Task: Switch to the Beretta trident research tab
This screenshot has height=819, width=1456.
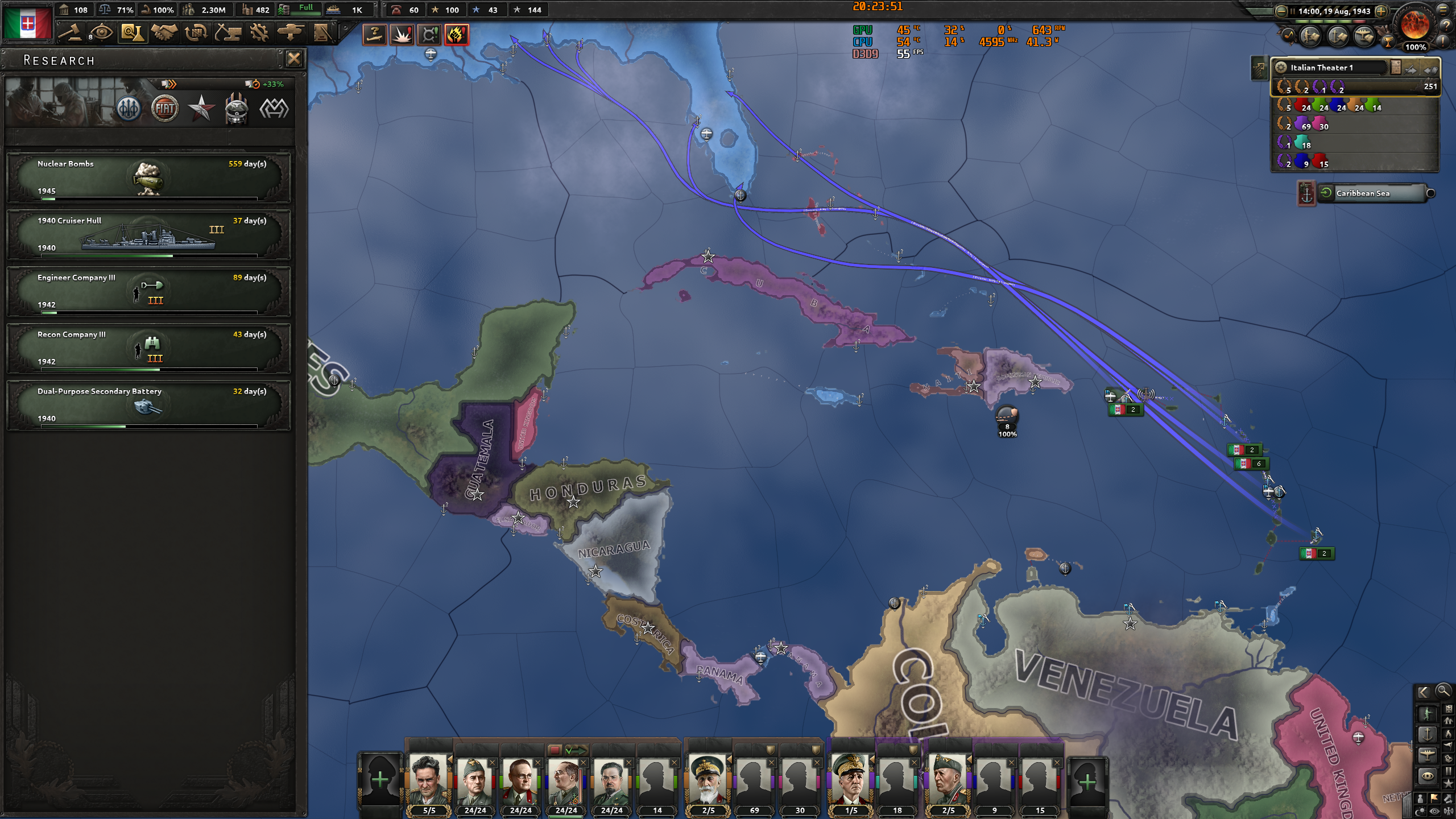Action: (130, 108)
